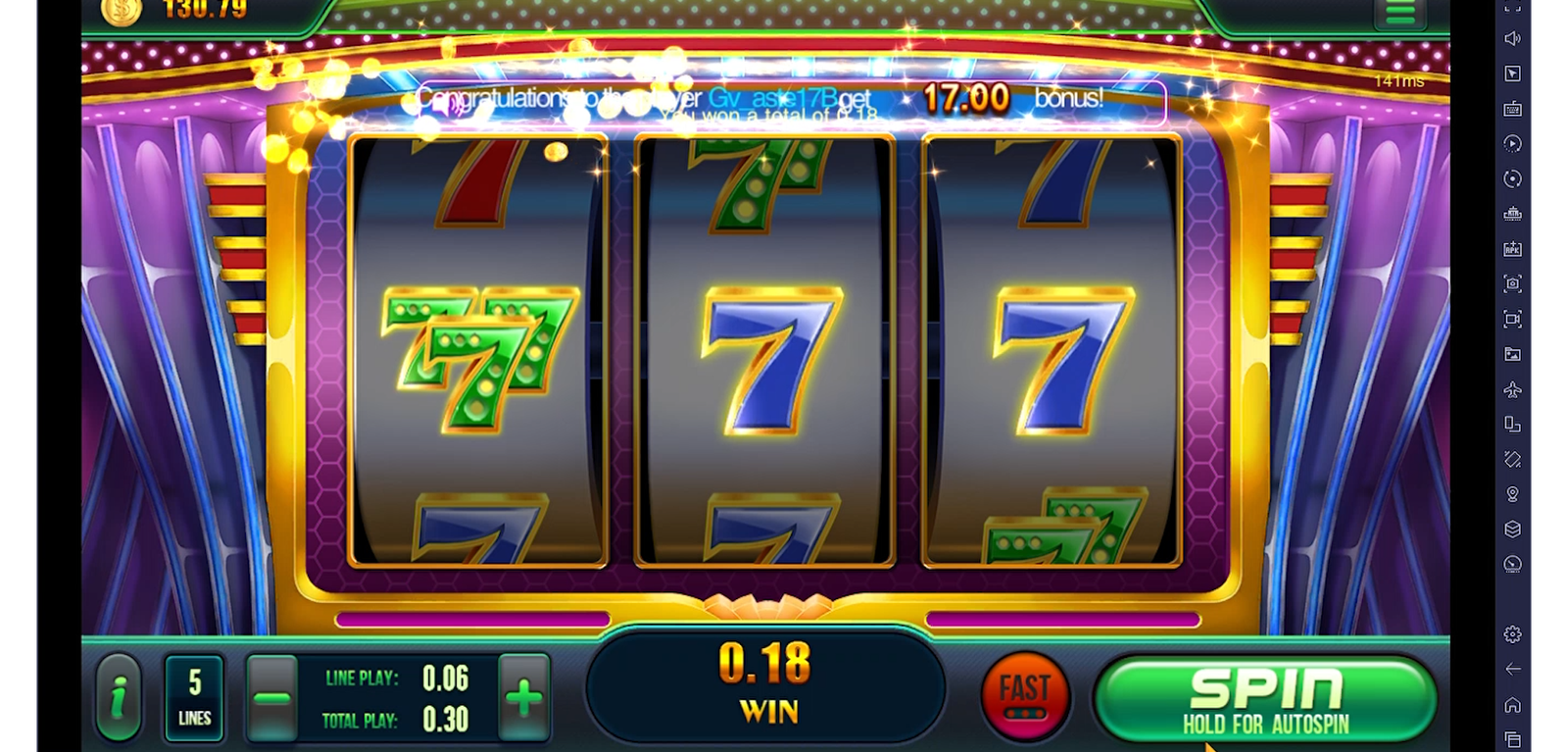This screenshot has width=1568, height=752.
Task: Spin the slot machine reels
Action: pyautogui.click(x=1265, y=698)
